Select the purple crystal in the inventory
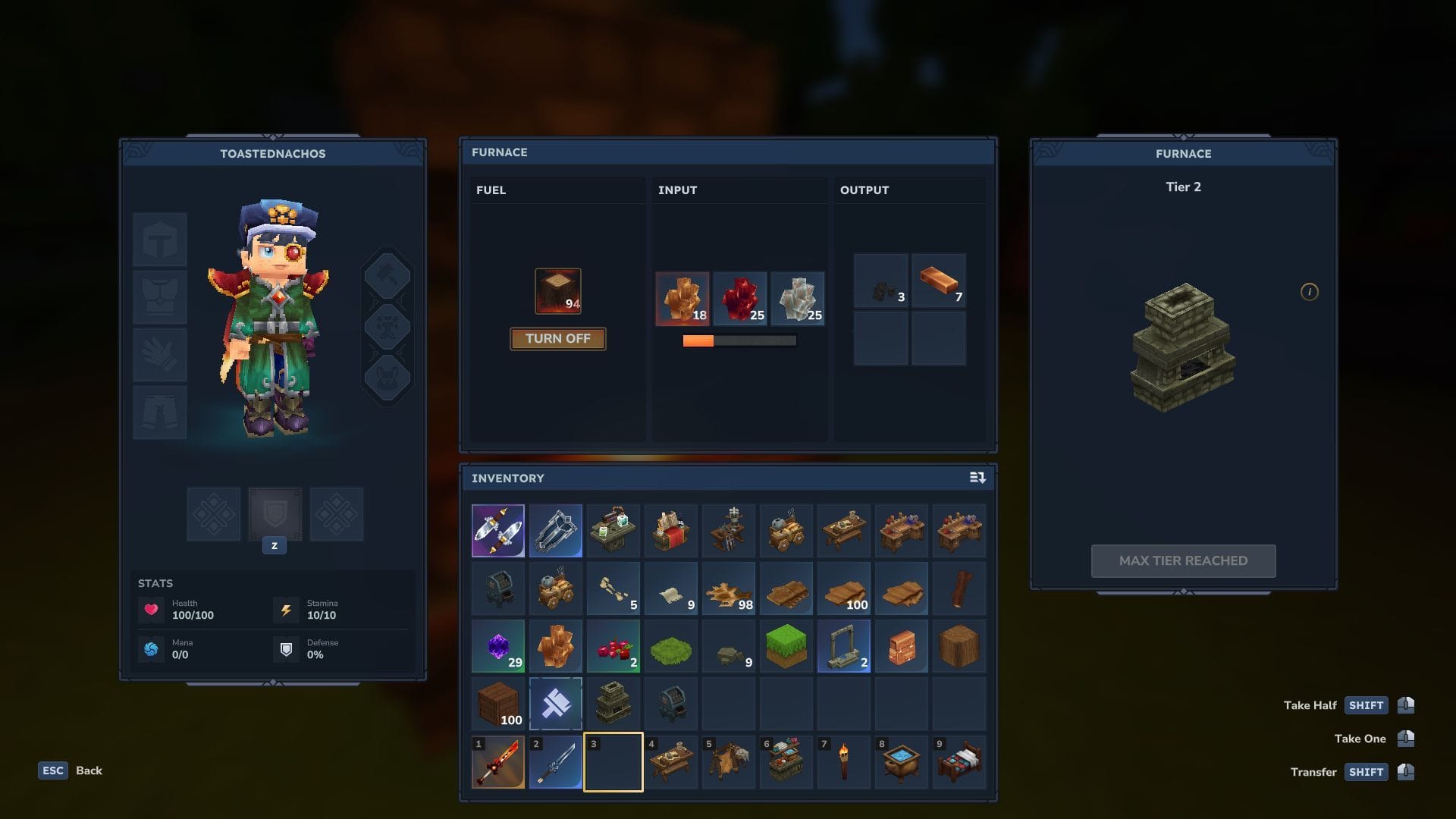This screenshot has width=1456, height=819. pyautogui.click(x=498, y=645)
